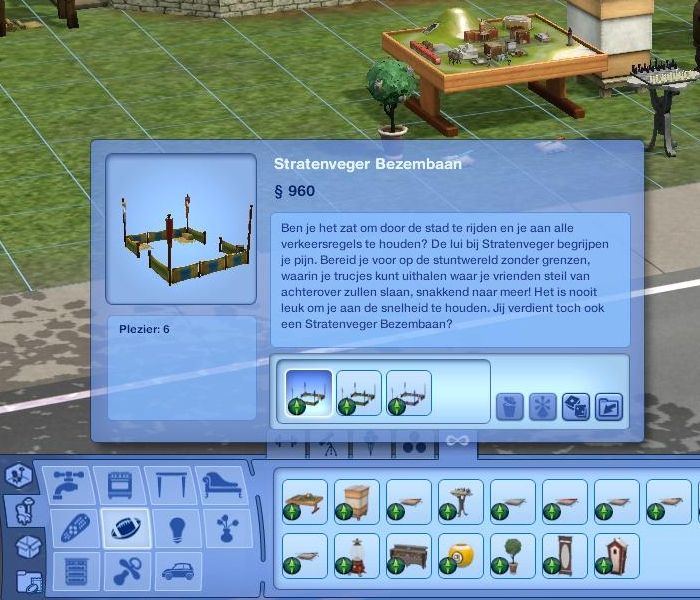Choose the pacifier kids category
Viewport: 700px width, 600px height.
tap(128, 571)
